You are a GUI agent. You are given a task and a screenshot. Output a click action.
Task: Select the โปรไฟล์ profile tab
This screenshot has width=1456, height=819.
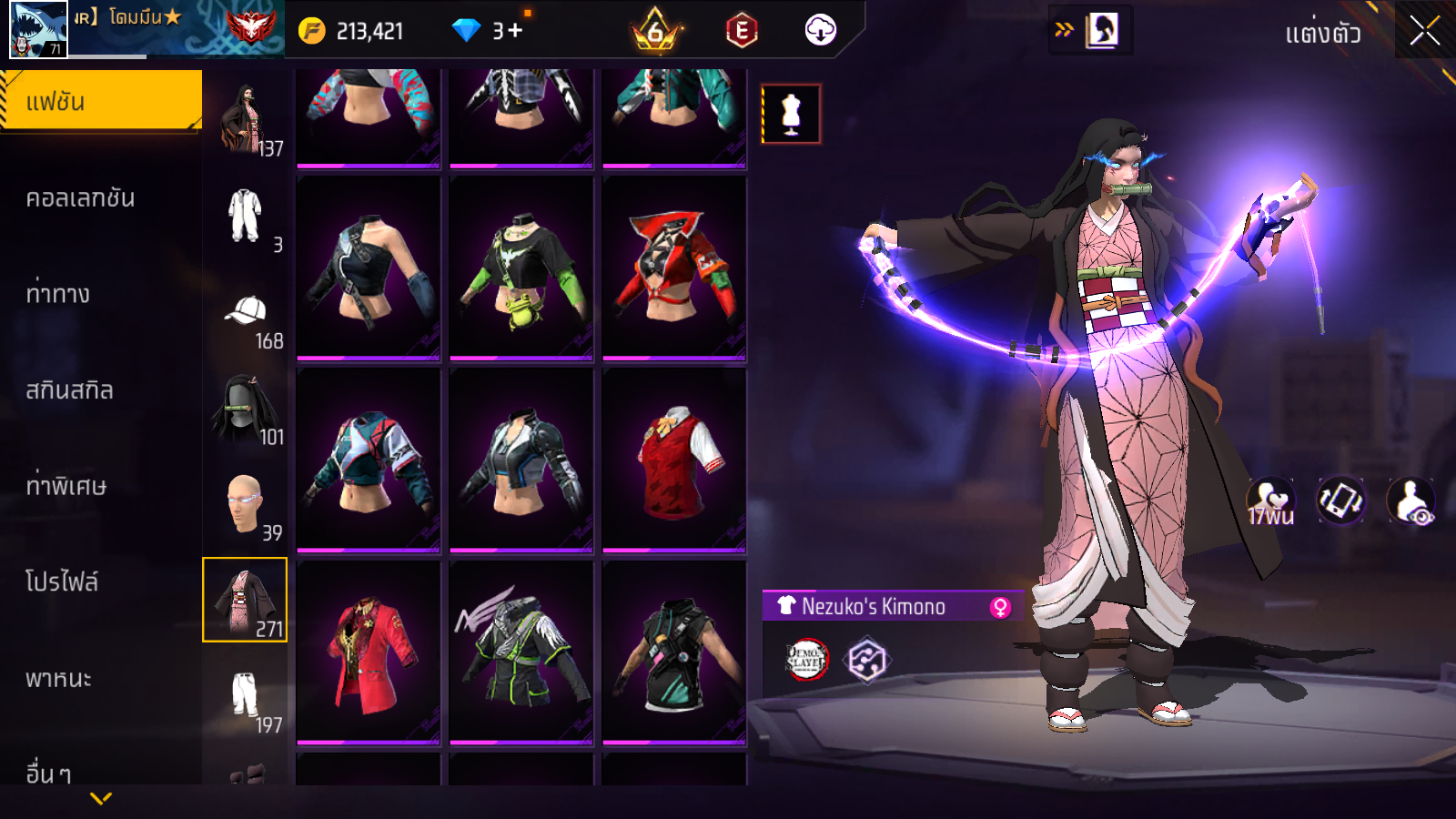click(62, 581)
